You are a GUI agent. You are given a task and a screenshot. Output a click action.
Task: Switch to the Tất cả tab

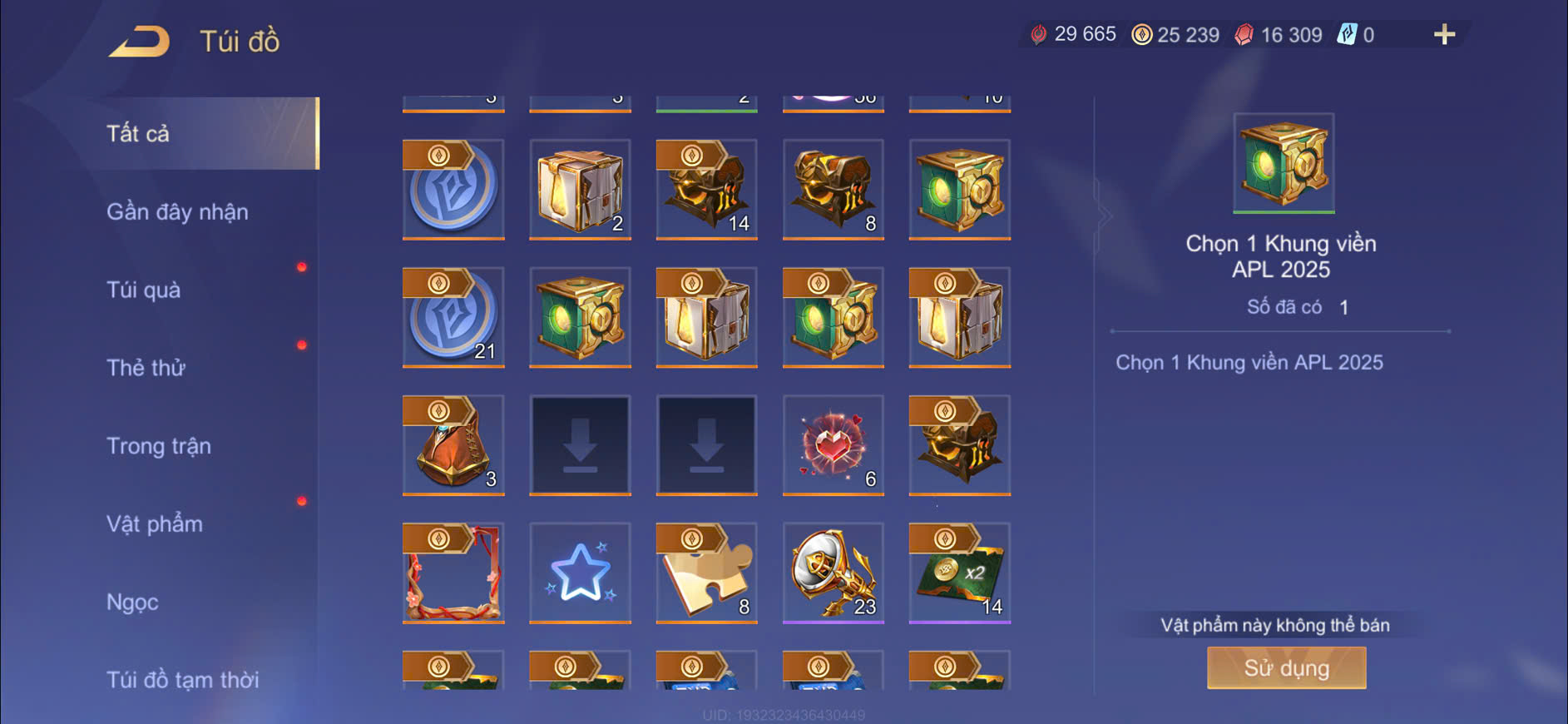[x=138, y=133]
